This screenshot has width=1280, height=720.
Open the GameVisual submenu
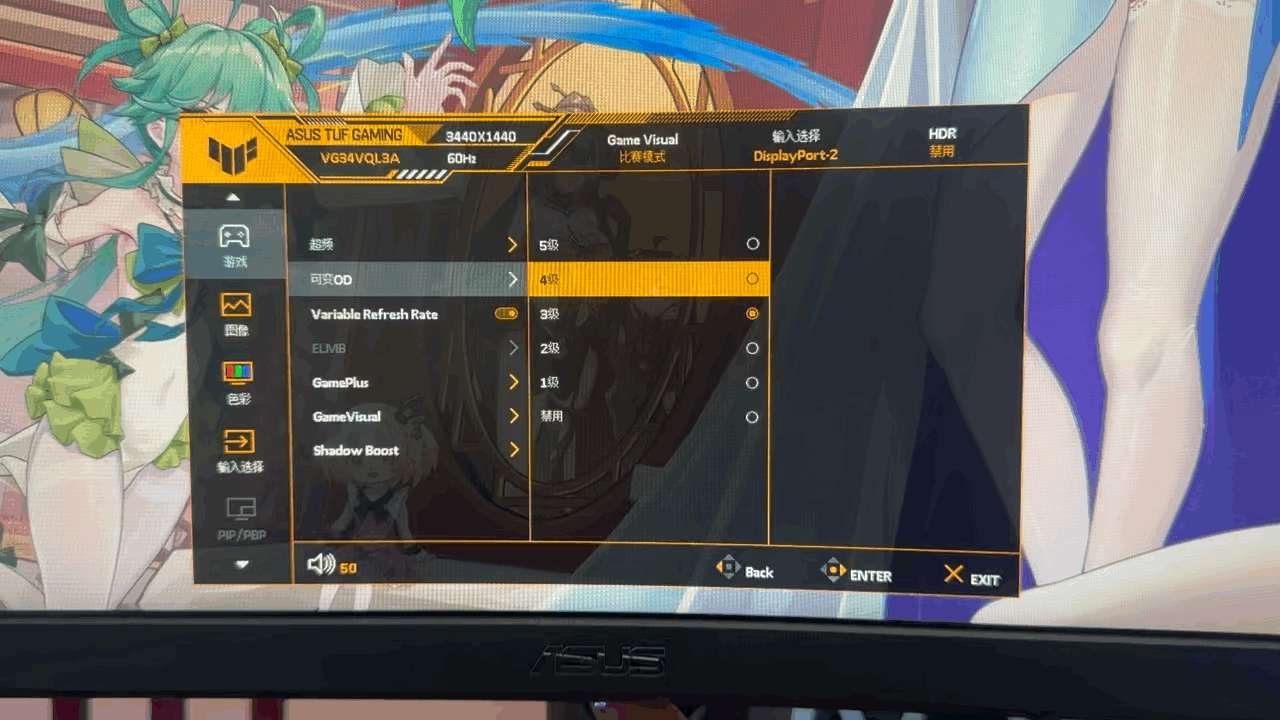coord(412,417)
